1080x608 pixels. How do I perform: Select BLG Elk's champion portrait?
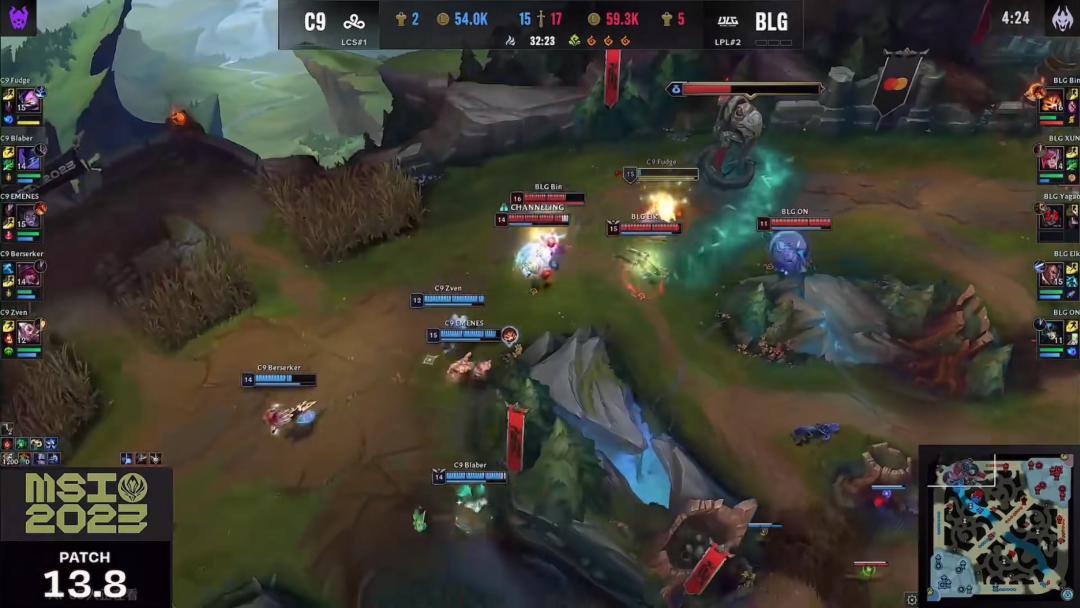coord(1052,273)
